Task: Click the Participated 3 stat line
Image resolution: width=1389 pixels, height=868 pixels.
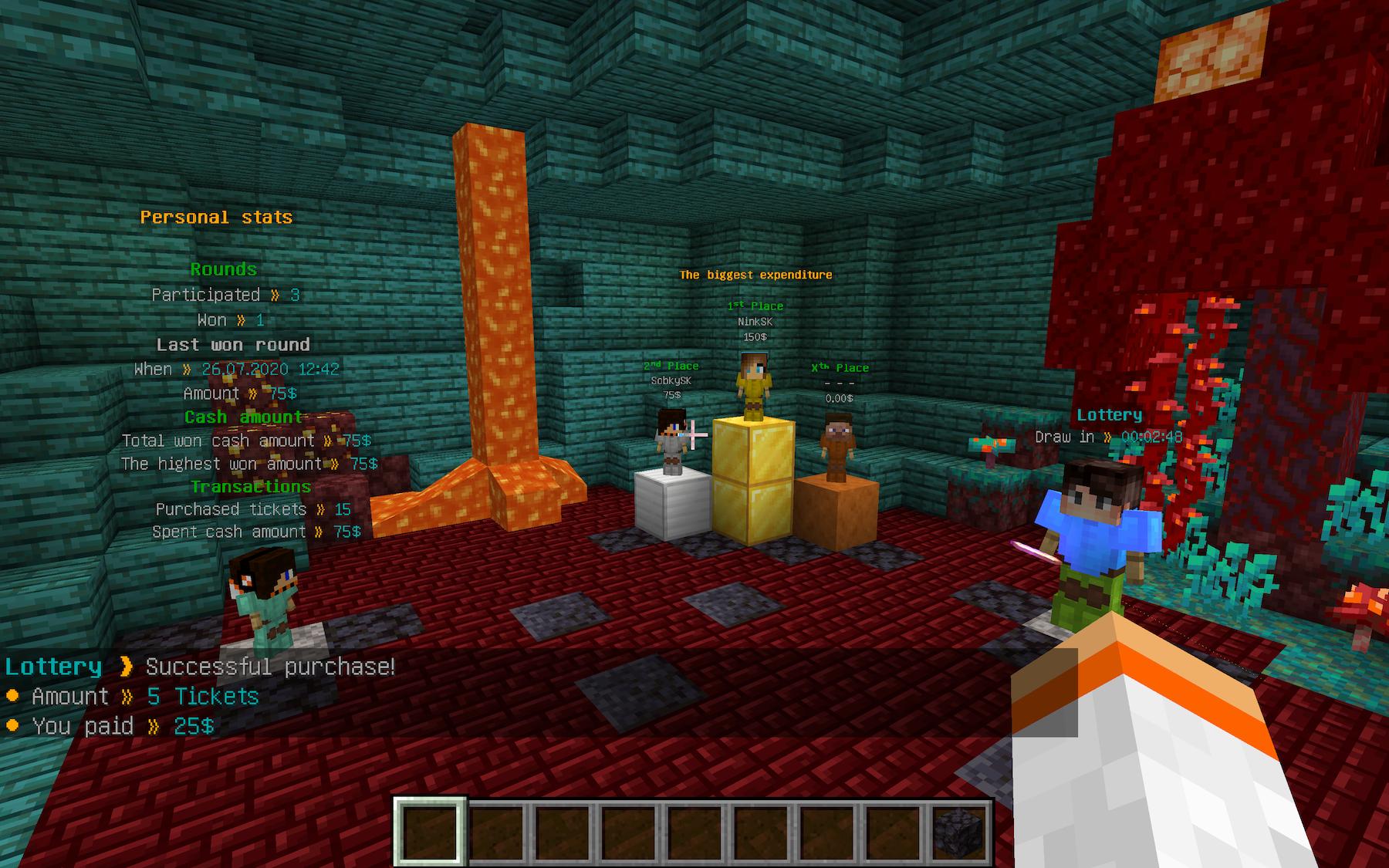Action: click(228, 295)
